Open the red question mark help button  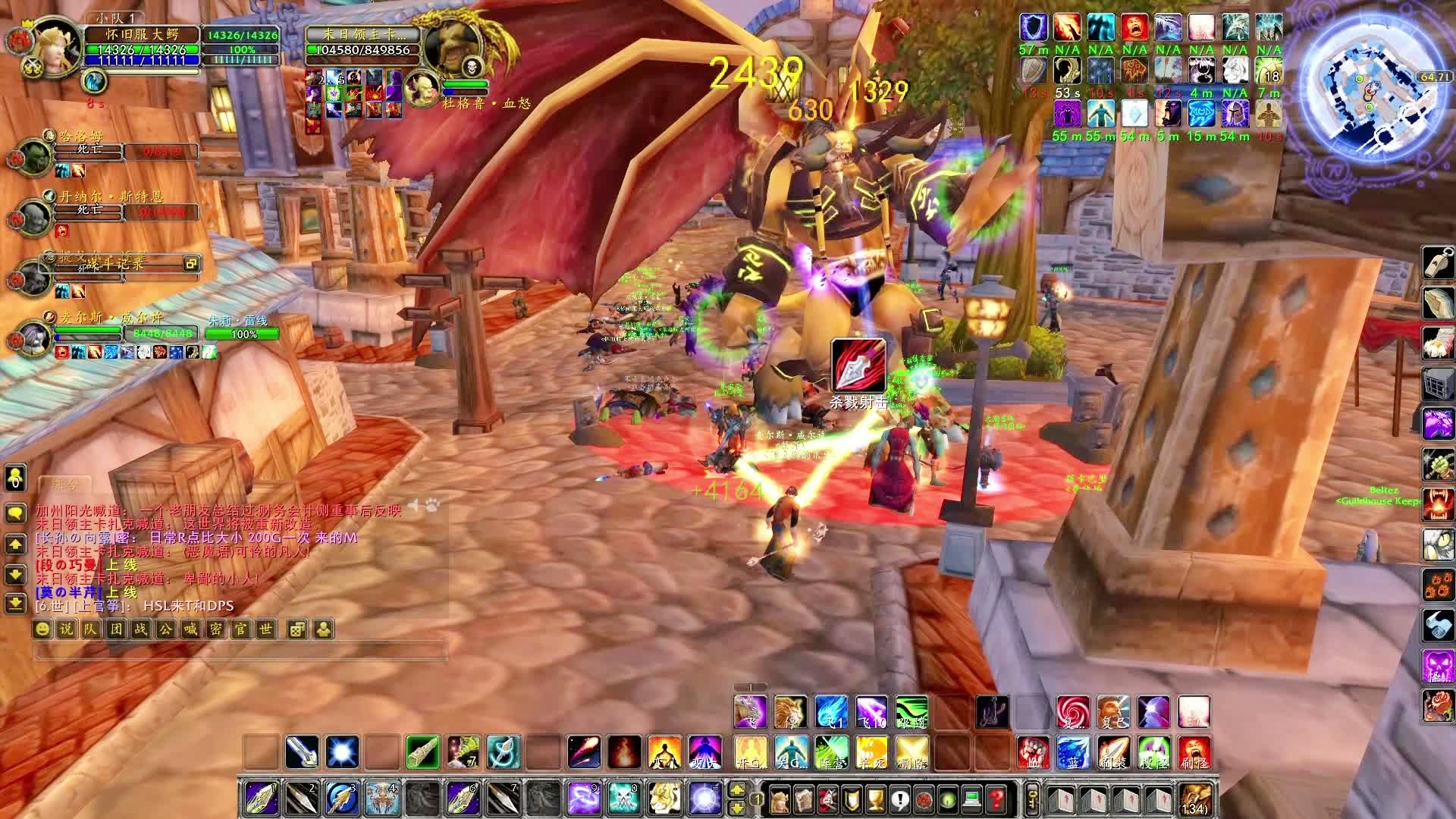pyautogui.click(x=996, y=799)
